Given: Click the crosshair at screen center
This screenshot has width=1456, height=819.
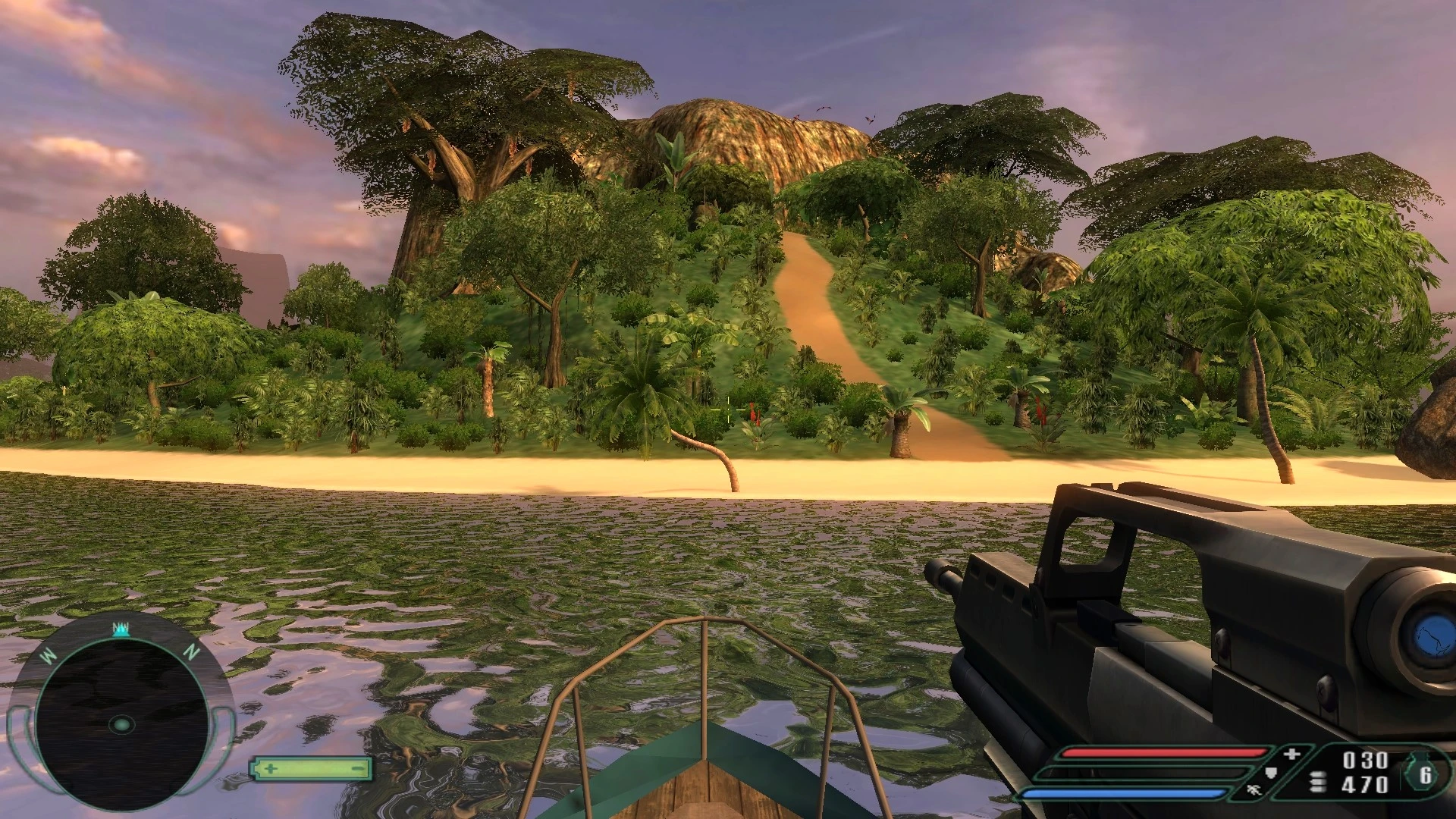Looking at the screenshot, I should pyautogui.click(x=728, y=409).
